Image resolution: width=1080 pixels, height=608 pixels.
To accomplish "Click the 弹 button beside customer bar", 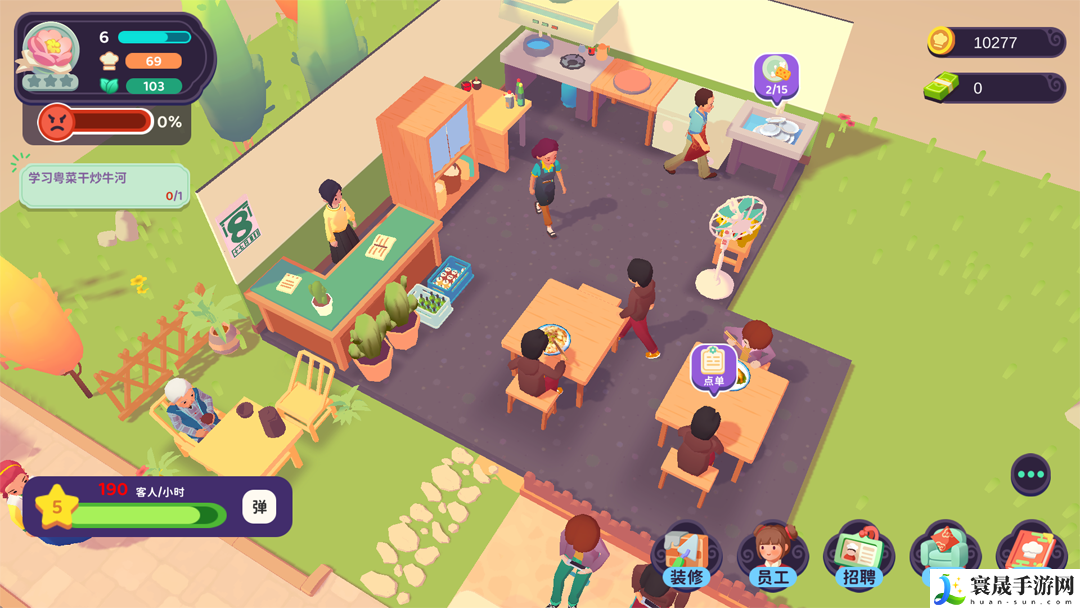I will (259, 507).
